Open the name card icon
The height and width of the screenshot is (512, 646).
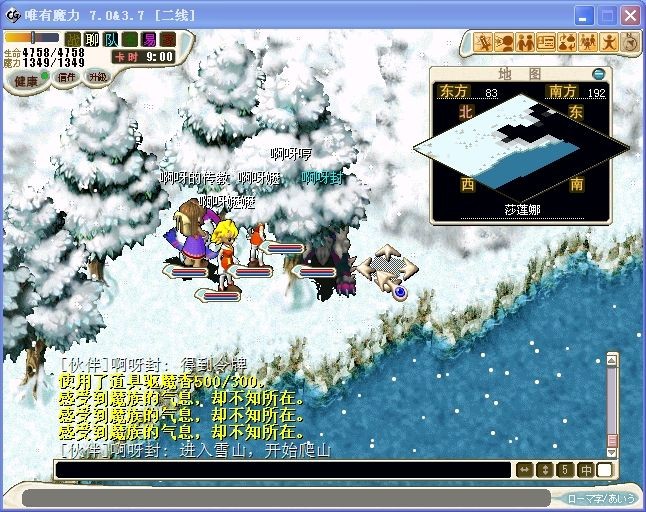click(x=546, y=42)
